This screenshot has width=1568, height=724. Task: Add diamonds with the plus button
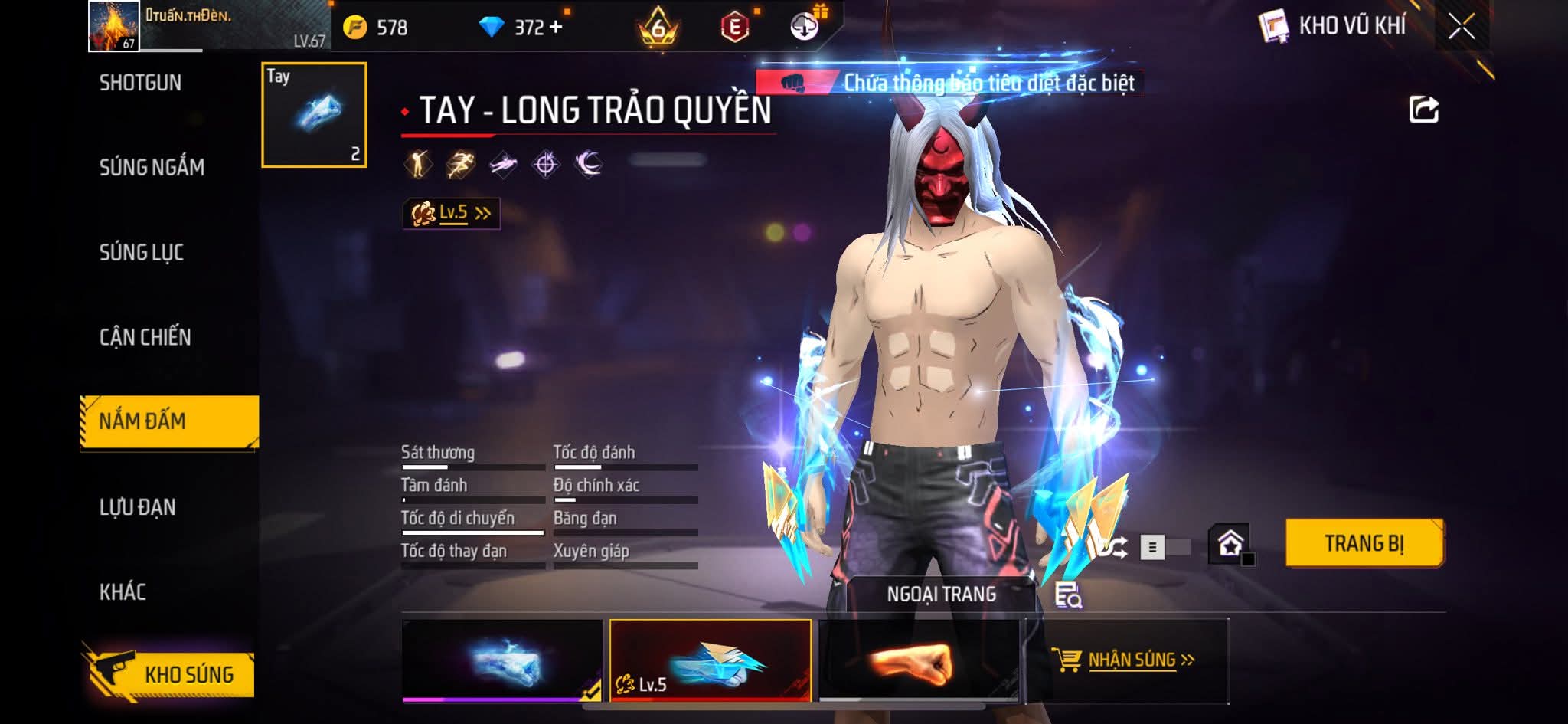pyautogui.click(x=556, y=28)
